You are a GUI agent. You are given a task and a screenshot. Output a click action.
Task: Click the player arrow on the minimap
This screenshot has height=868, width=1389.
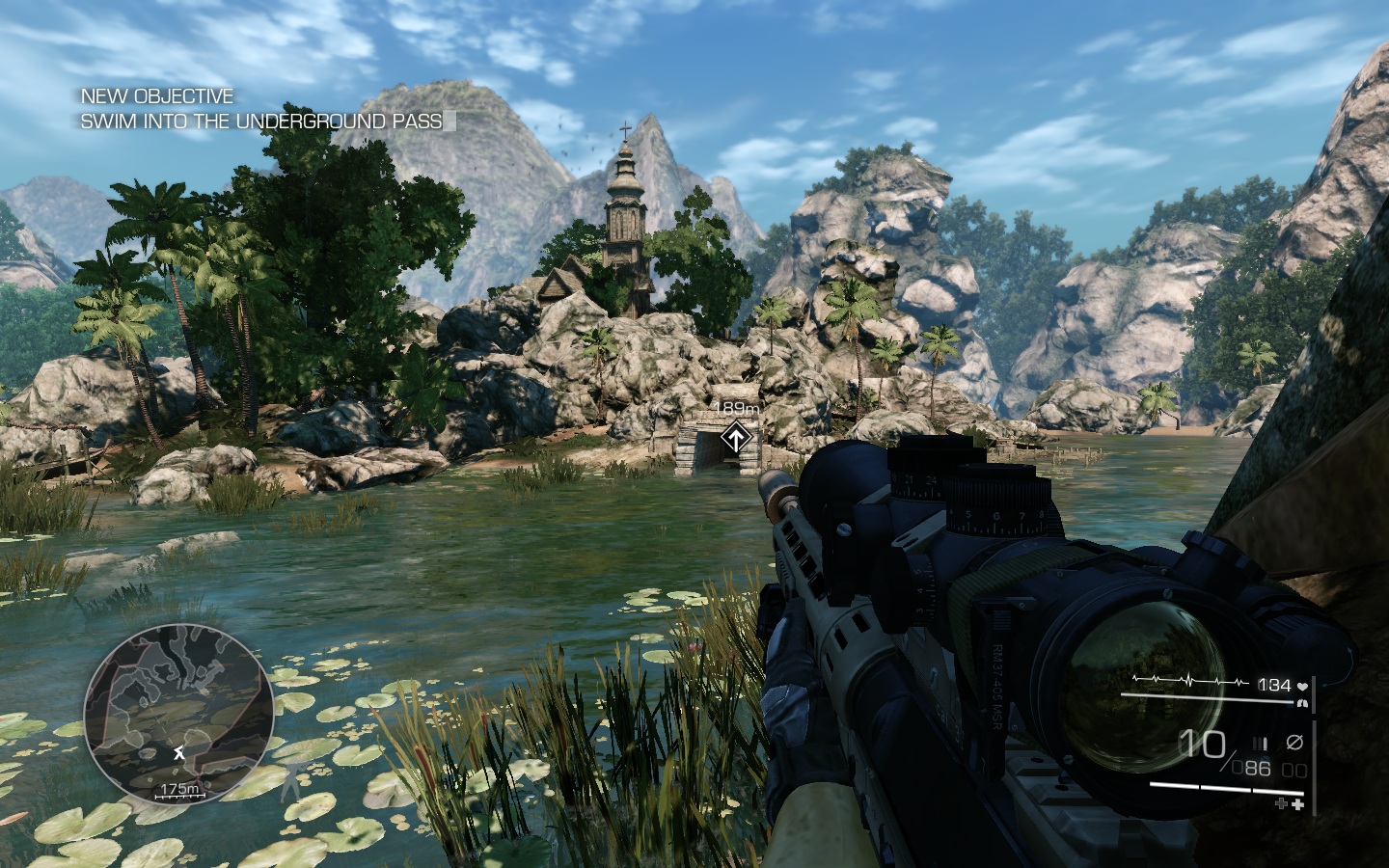pos(178,752)
